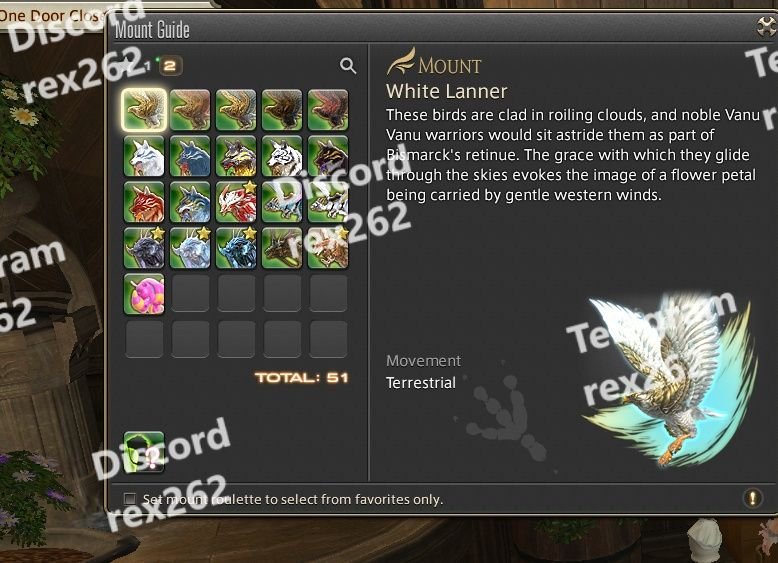Select the highlighted White Lanner mount icon
Image resolution: width=778 pixels, height=563 pixels.
pyautogui.click(x=144, y=109)
